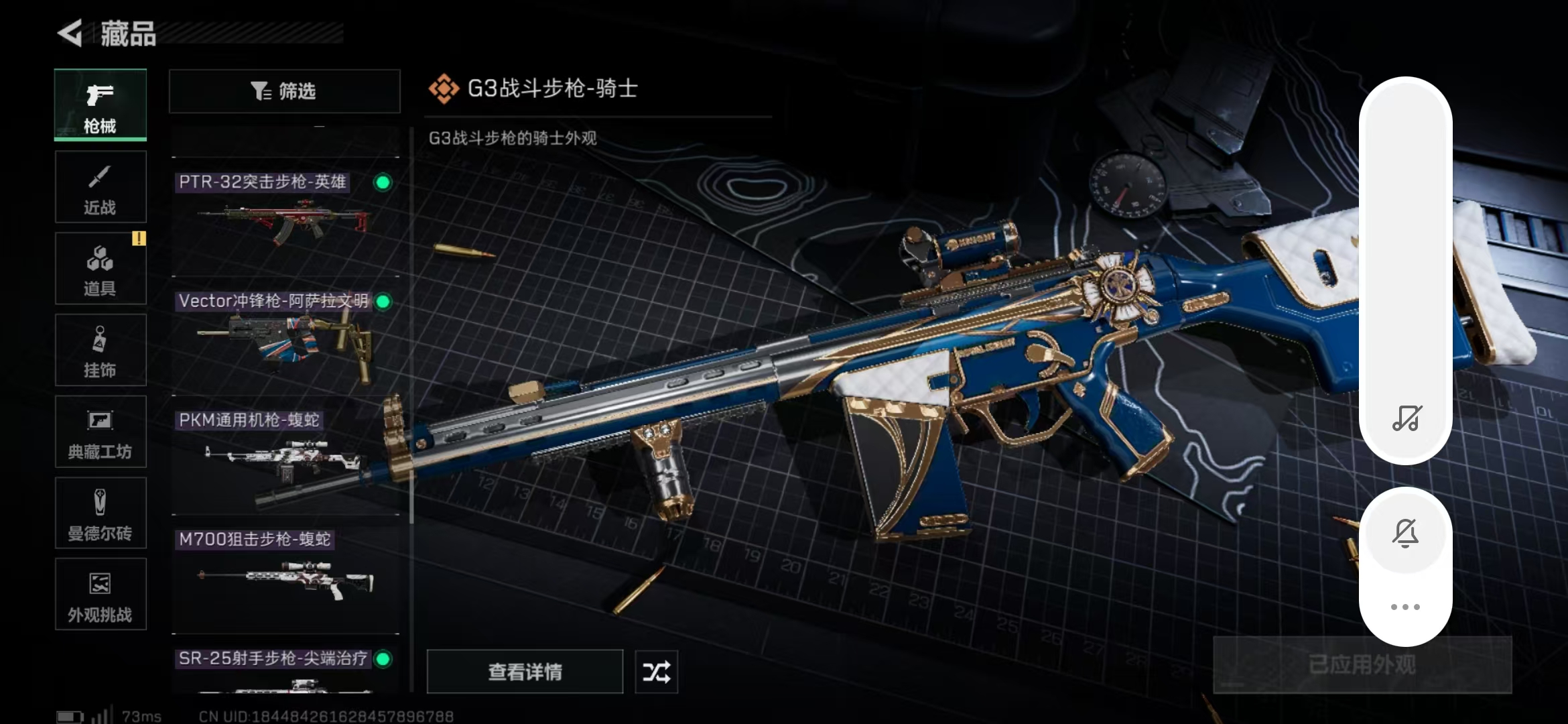Expand the more options ellipsis menu
This screenshot has height=724, width=1568.
pos(1405,605)
